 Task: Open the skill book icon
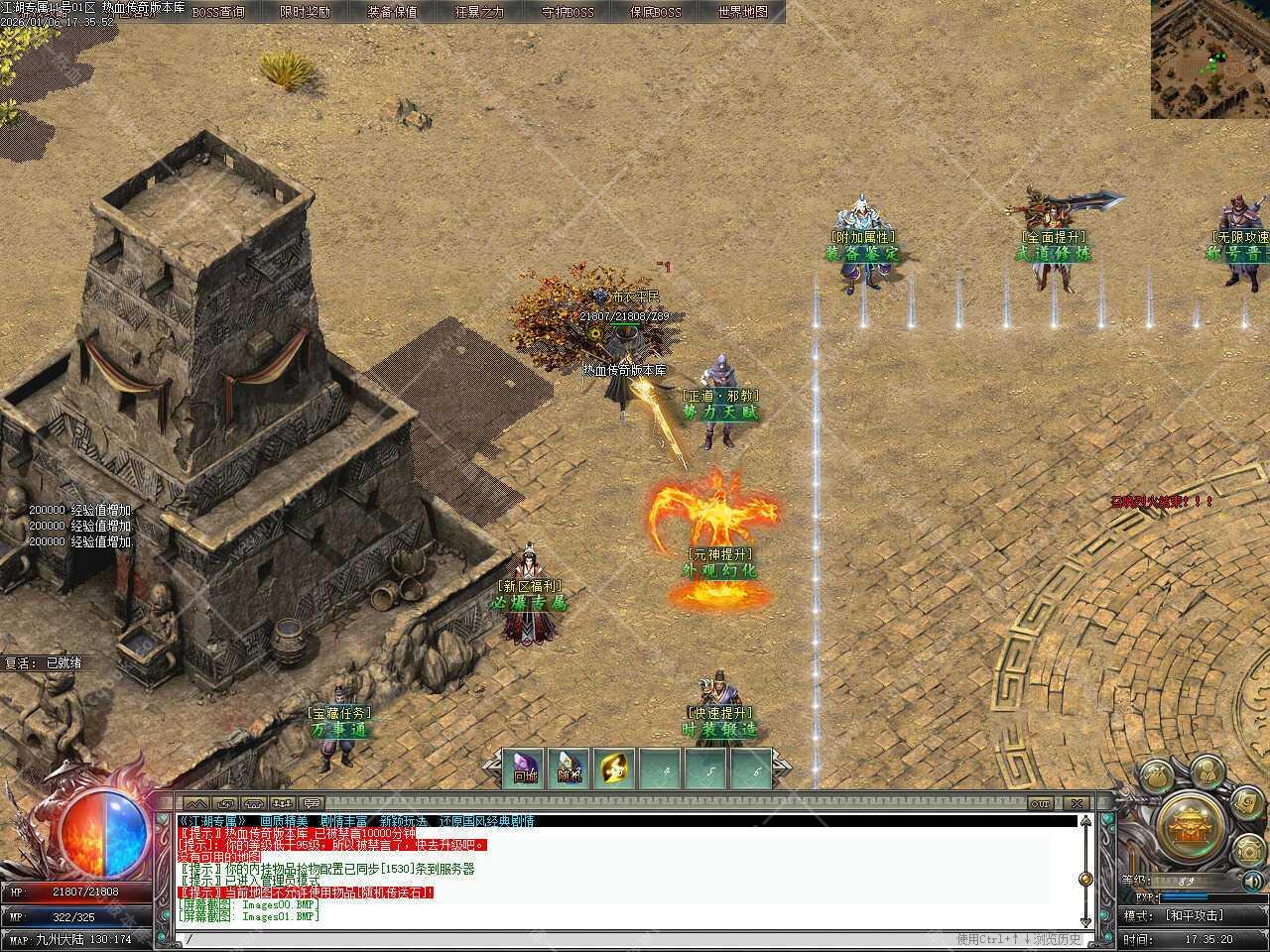1247,802
